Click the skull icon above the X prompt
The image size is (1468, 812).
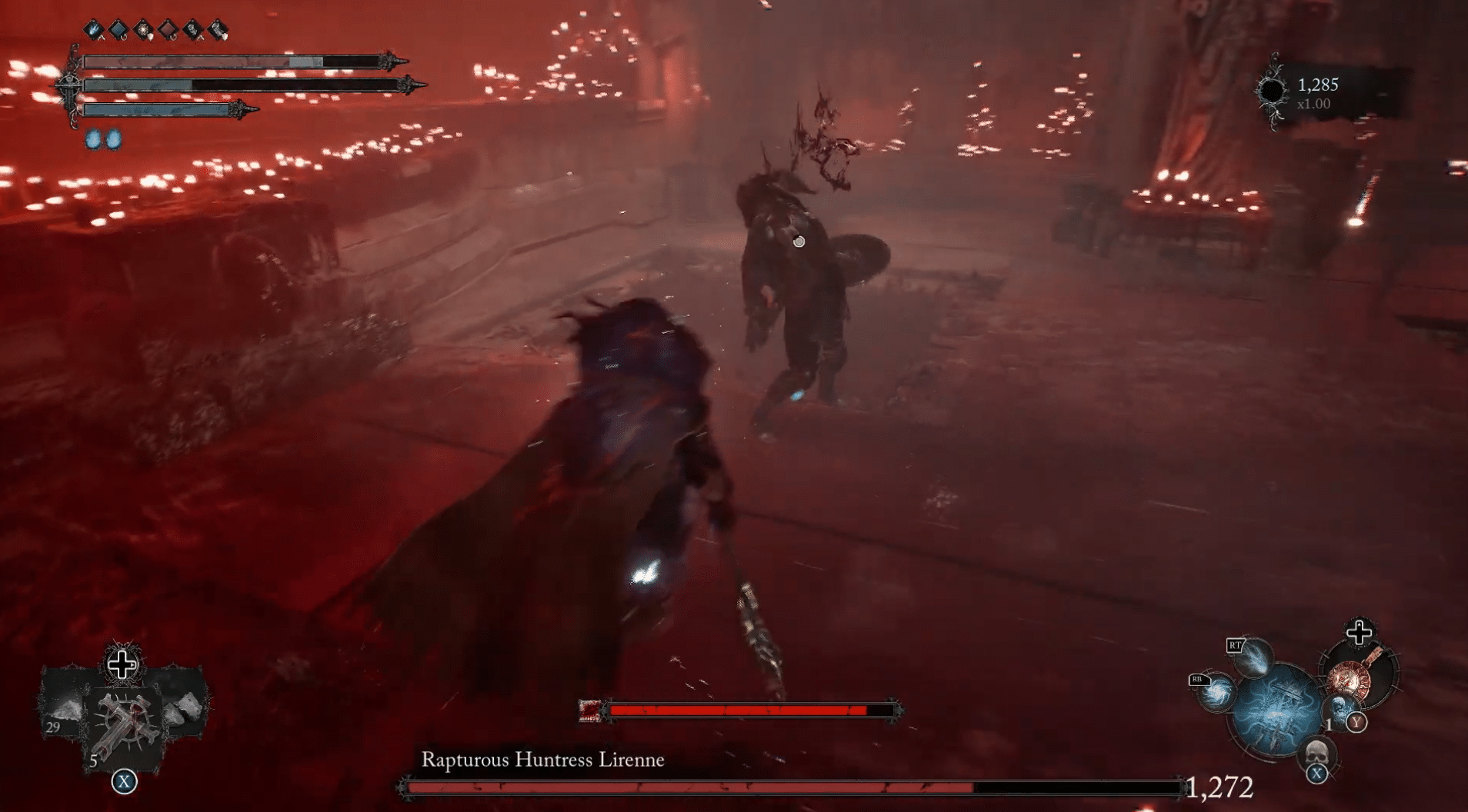click(x=1317, y=753)
